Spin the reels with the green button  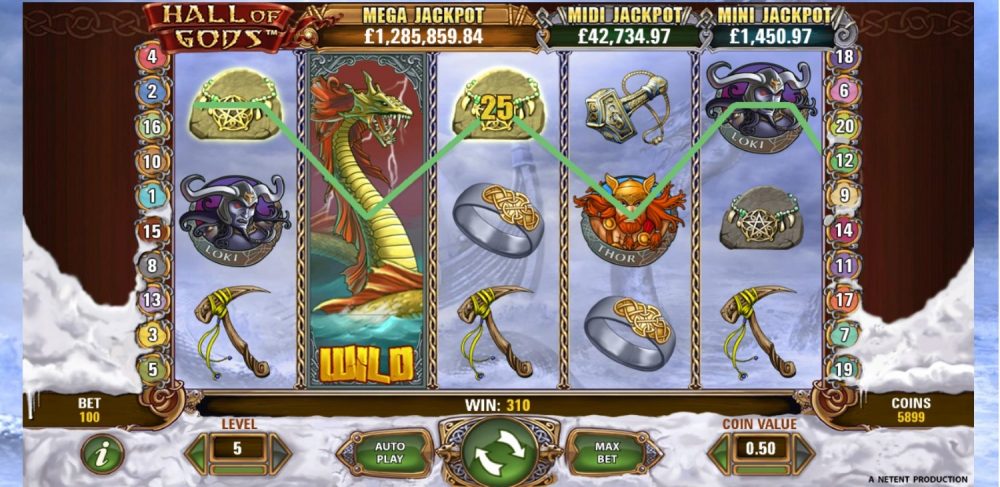(x=497, y=453)
